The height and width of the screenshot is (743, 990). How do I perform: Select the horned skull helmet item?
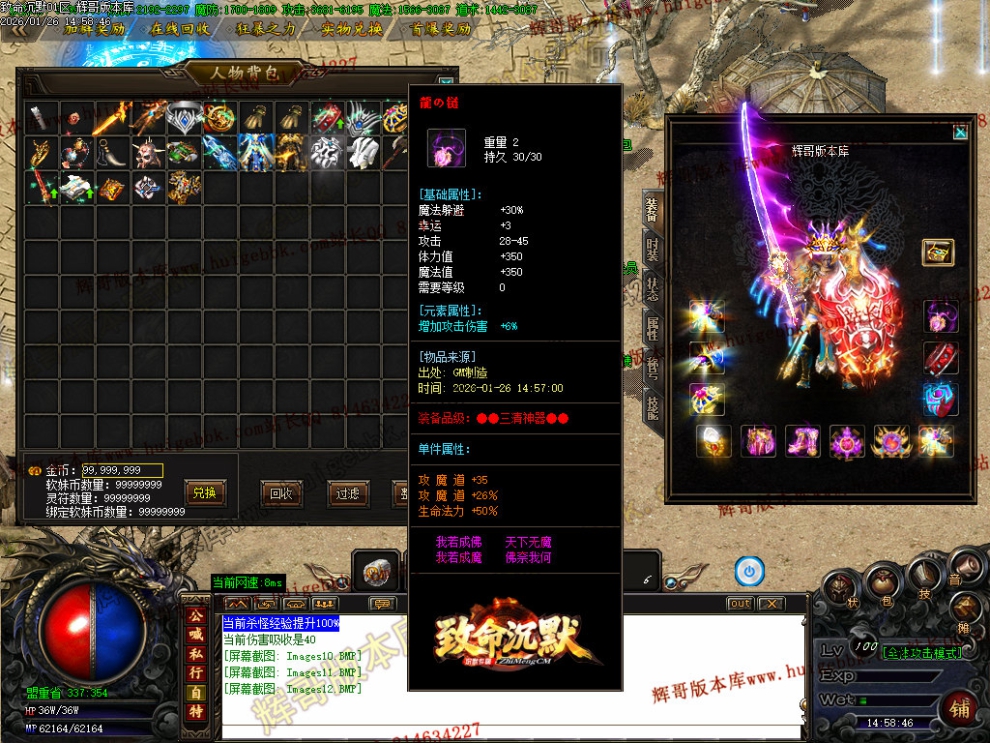[x=149, y=153]
